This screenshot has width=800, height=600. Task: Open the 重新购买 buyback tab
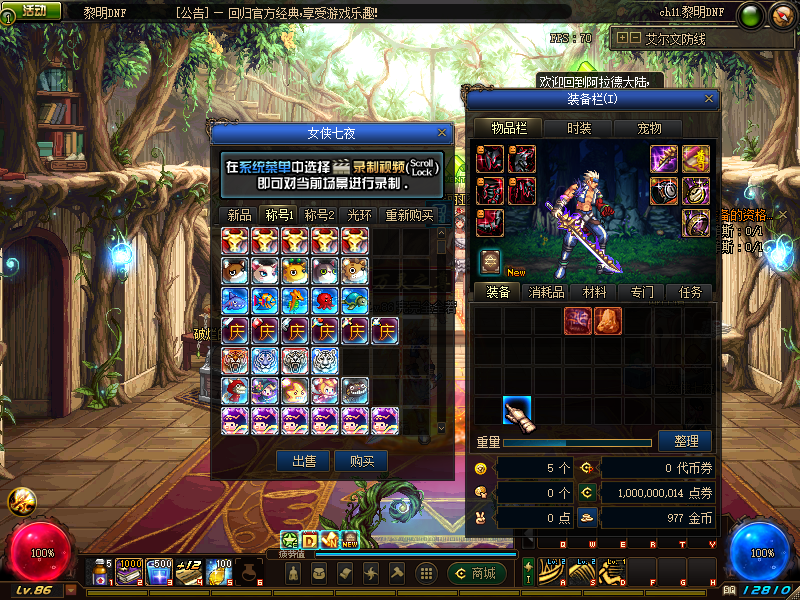[409, 215]
